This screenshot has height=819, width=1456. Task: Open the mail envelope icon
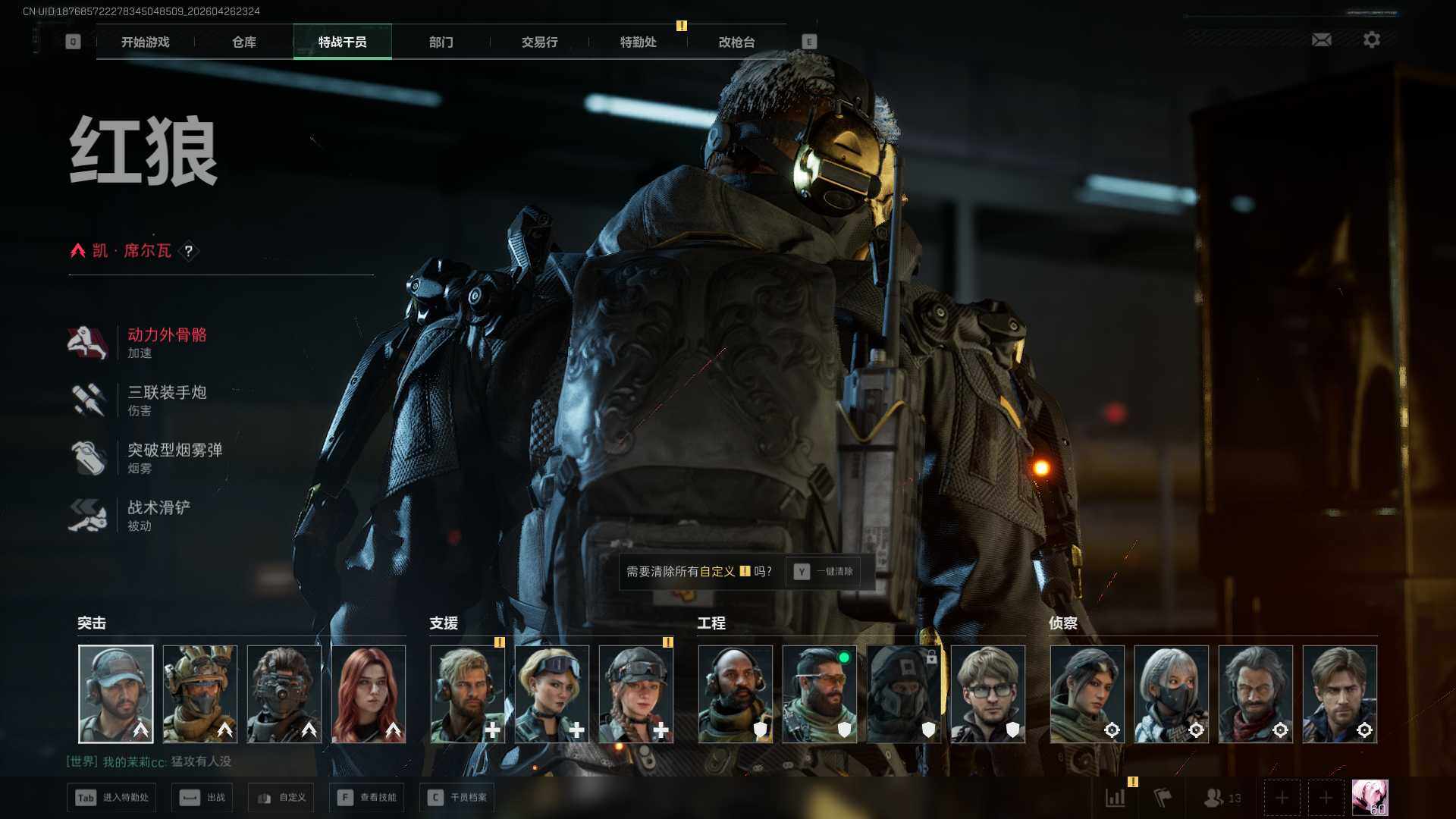[1321, 39]
